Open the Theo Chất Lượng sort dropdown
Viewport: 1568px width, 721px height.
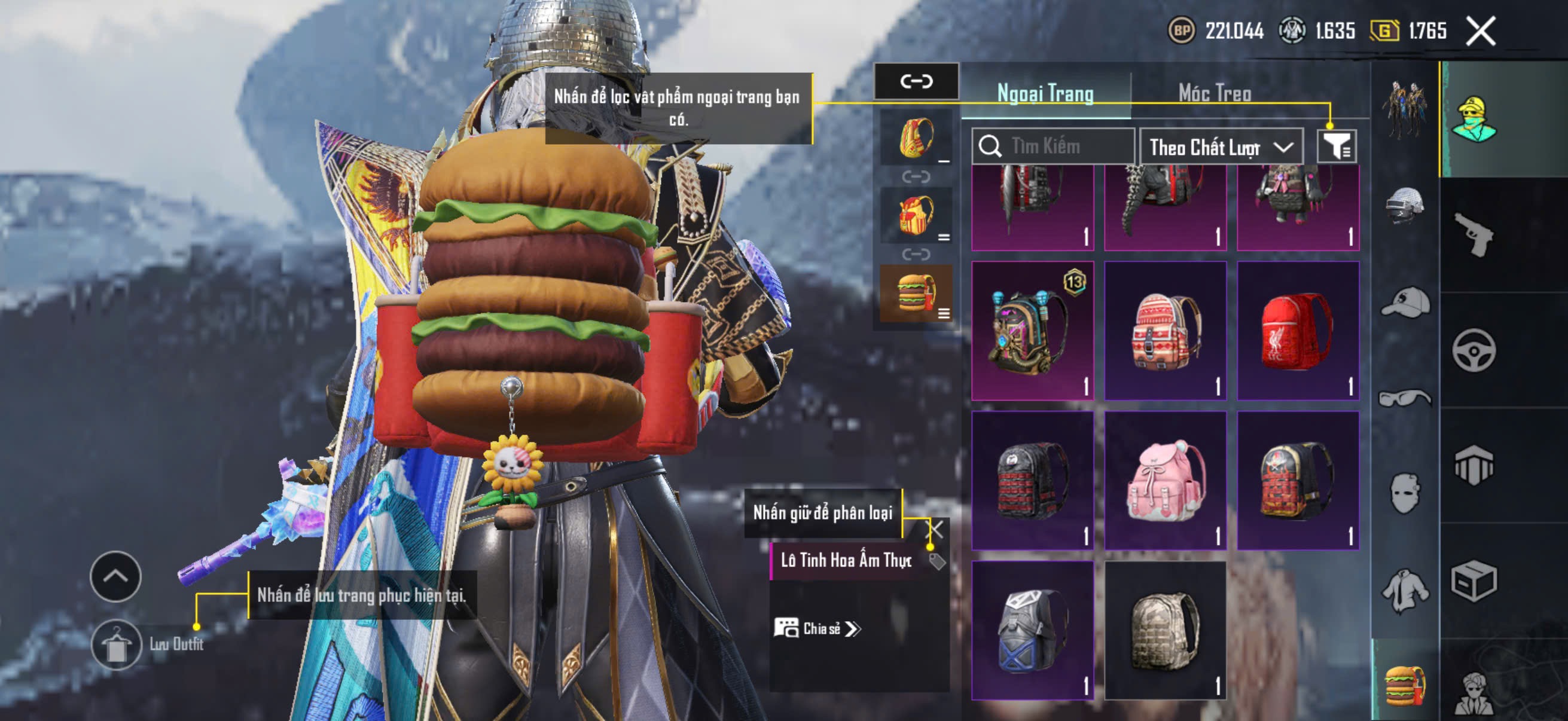pyautogui.click(x=1221, y=147)
